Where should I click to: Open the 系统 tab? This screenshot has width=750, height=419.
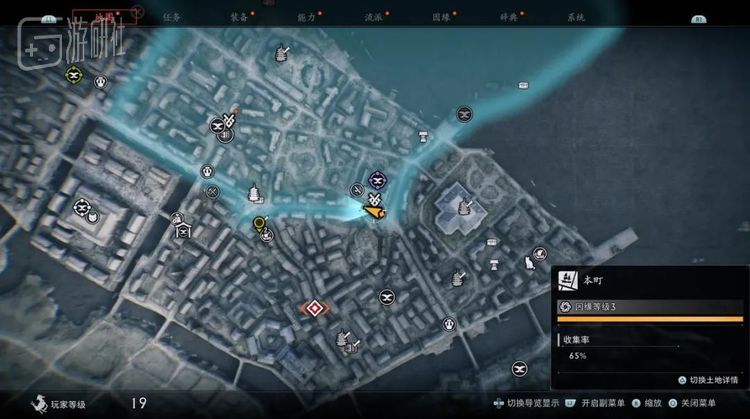click(x=575, y=17)
